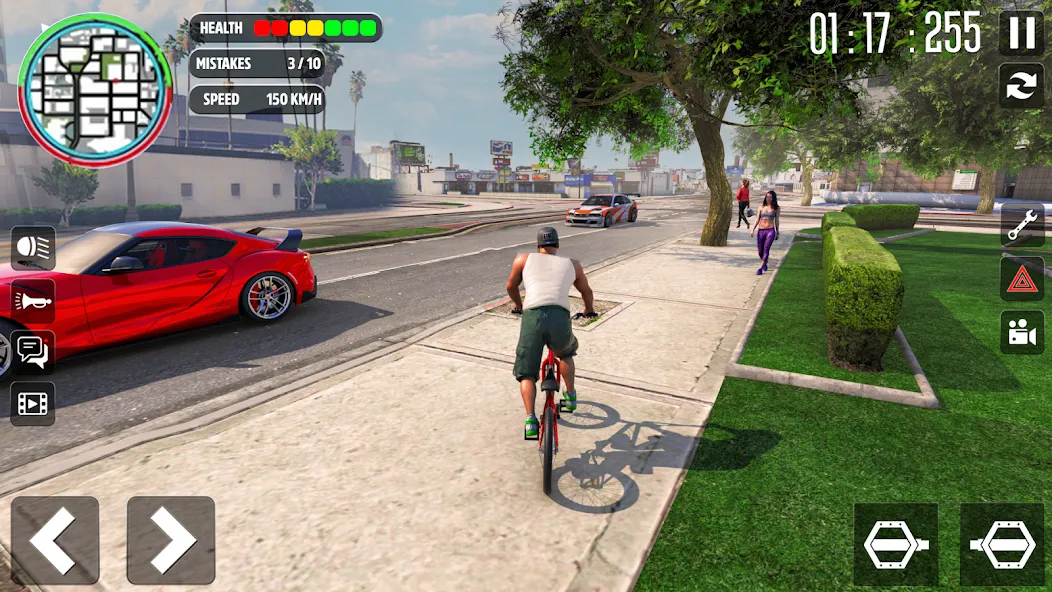Pause the game

[x=1021, y=33]
